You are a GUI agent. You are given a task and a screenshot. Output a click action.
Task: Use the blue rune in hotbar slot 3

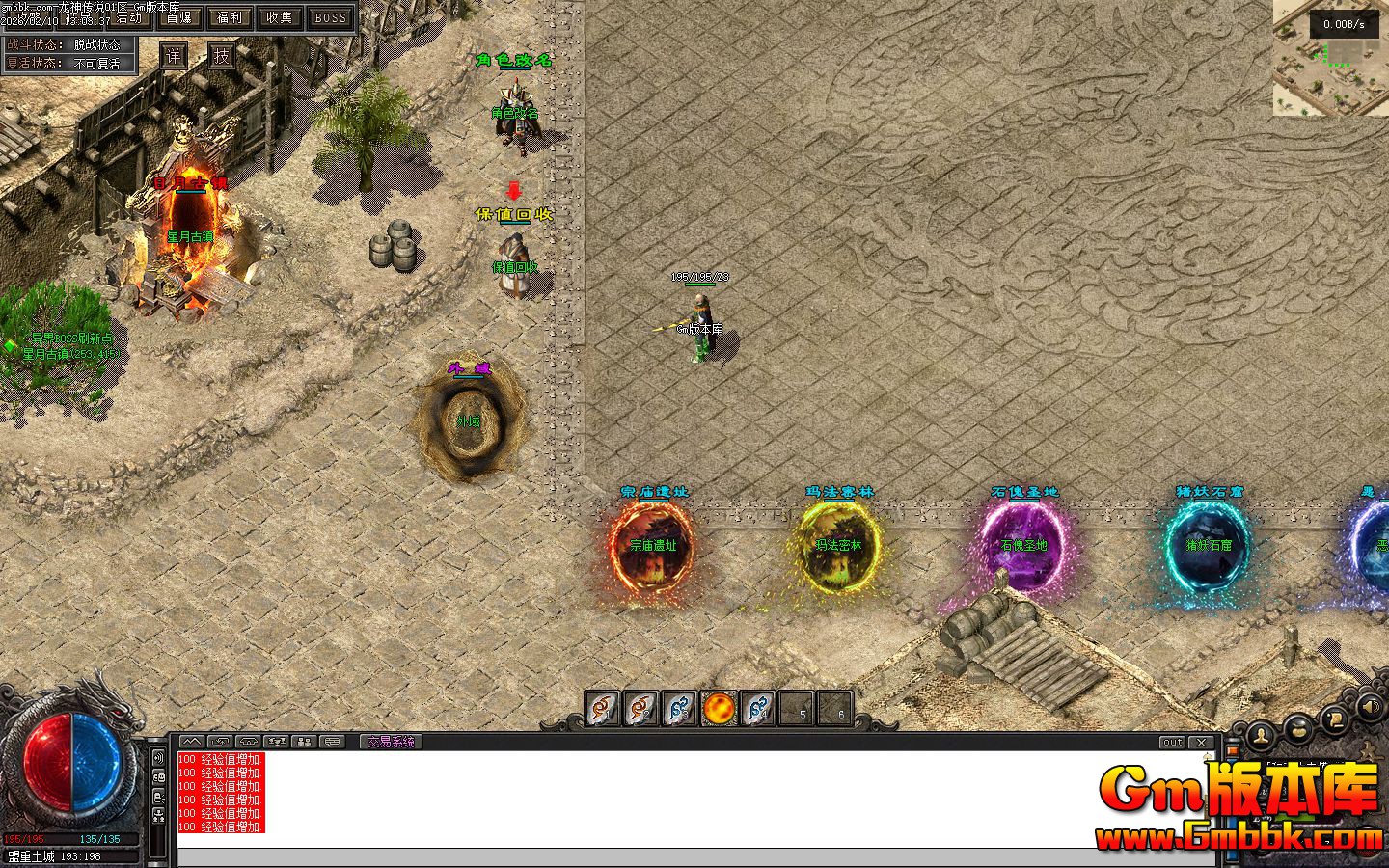point(680,709)
